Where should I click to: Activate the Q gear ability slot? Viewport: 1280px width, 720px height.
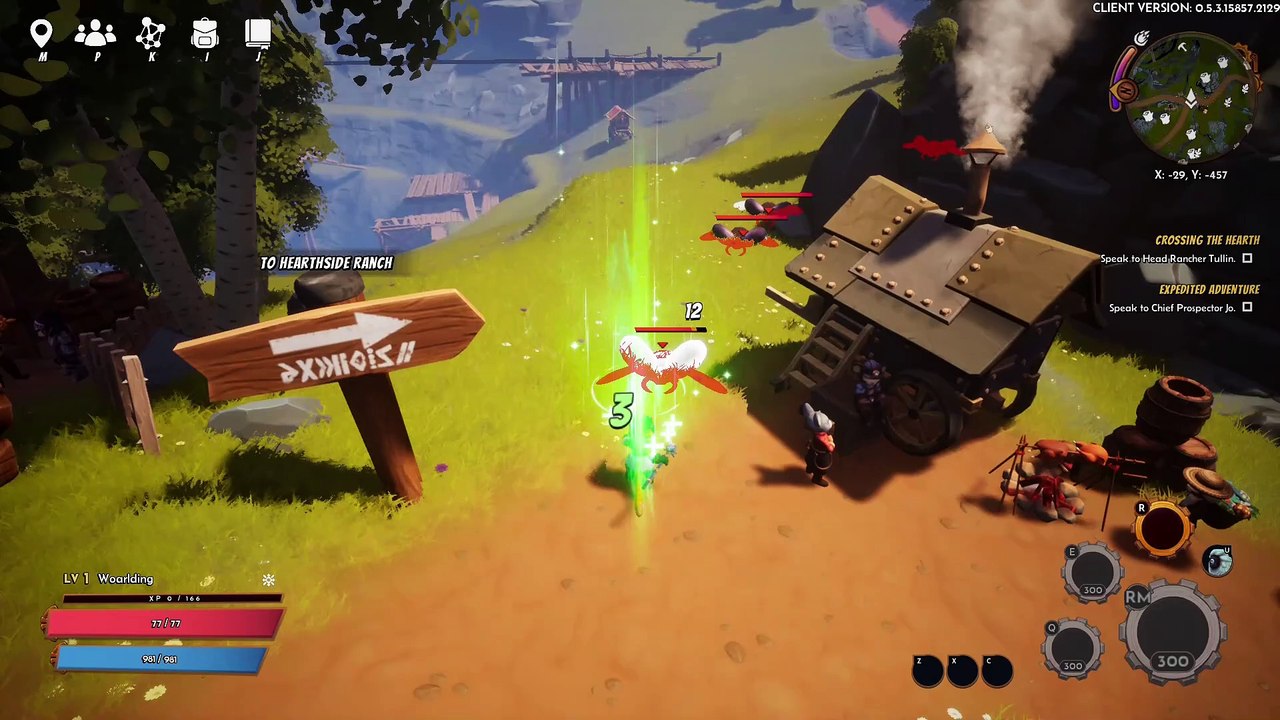point(1072,647)
